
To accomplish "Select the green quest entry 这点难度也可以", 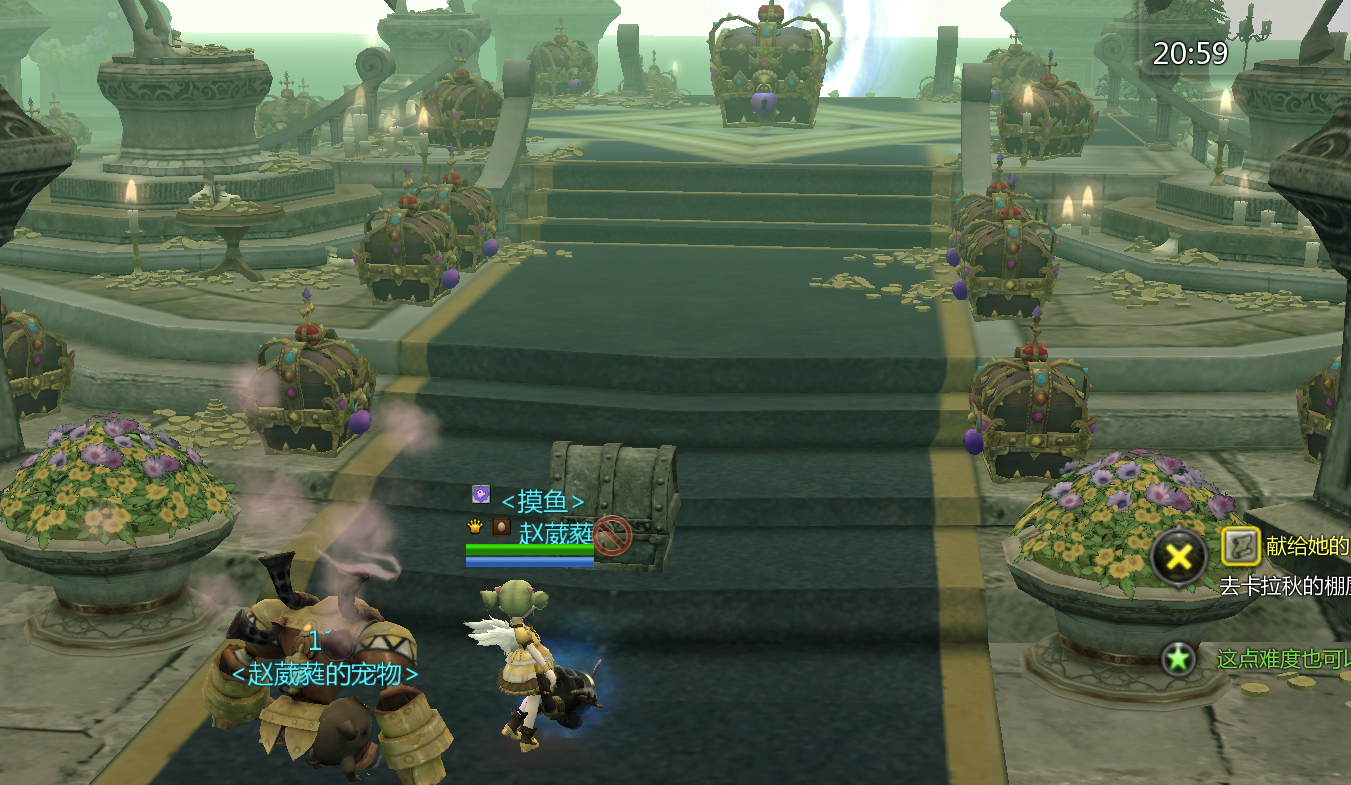I will 1283,659.
